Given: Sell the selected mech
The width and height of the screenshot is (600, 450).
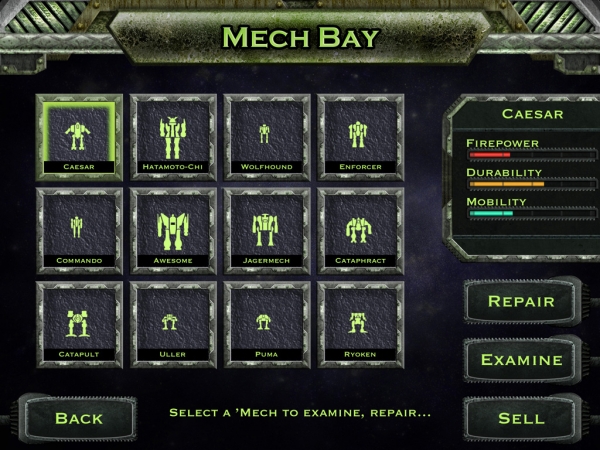Looking at the screenshot, I should [521, 418].
